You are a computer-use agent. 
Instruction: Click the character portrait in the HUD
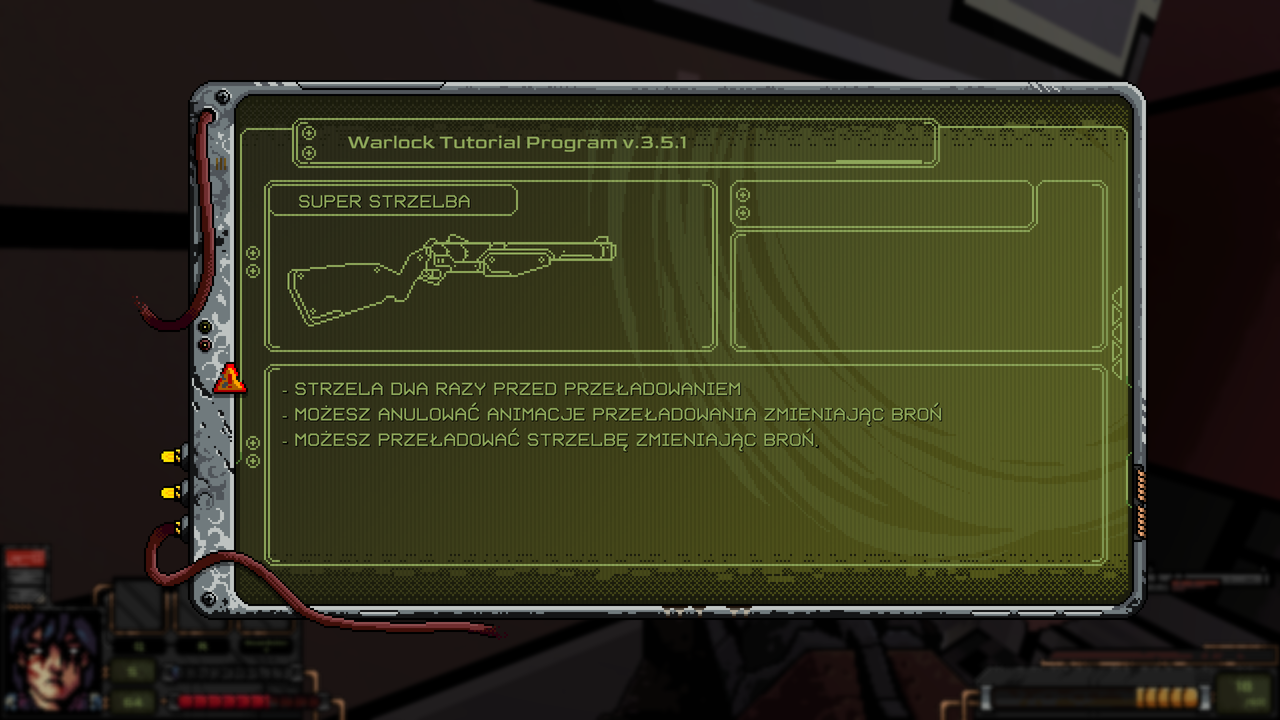[x=52, y=662]
